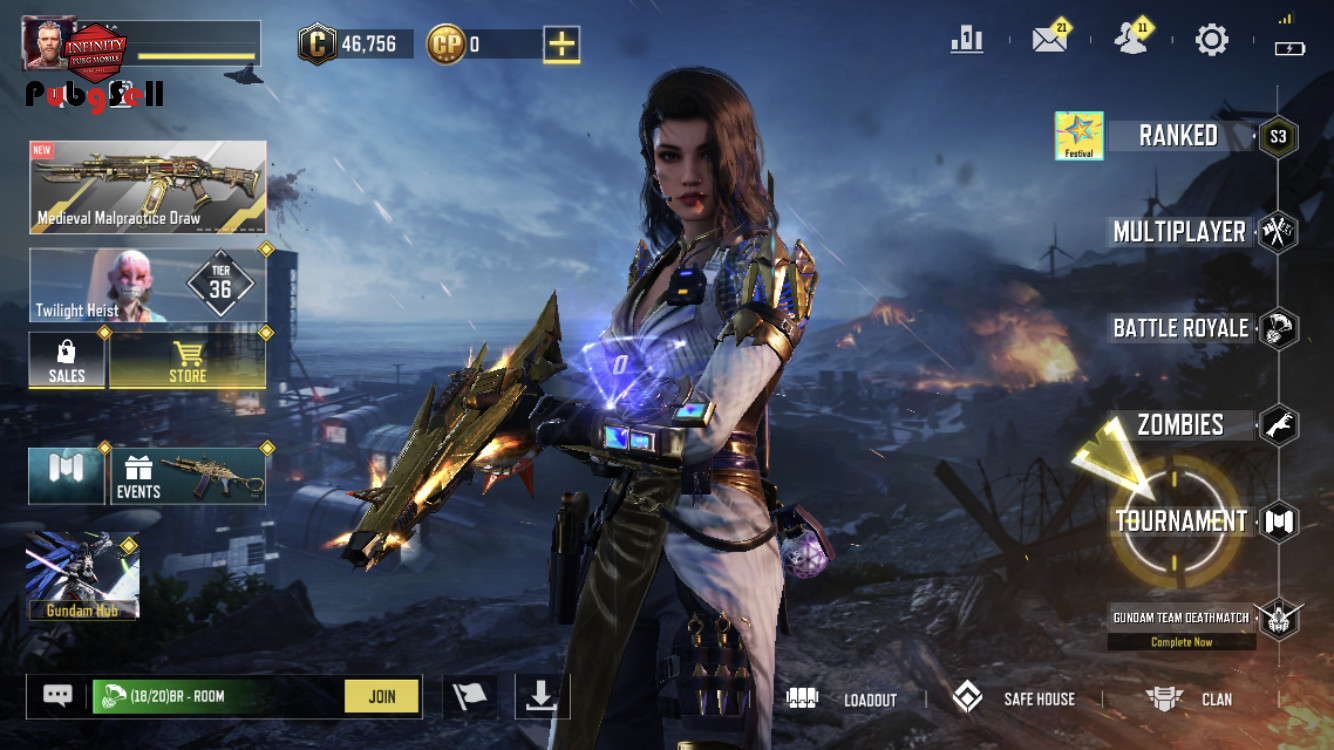Image resolution: width=1334 pixels, height=750 pixels.
Task: Open the Tournament mode
Action: tap(1181, 521)
